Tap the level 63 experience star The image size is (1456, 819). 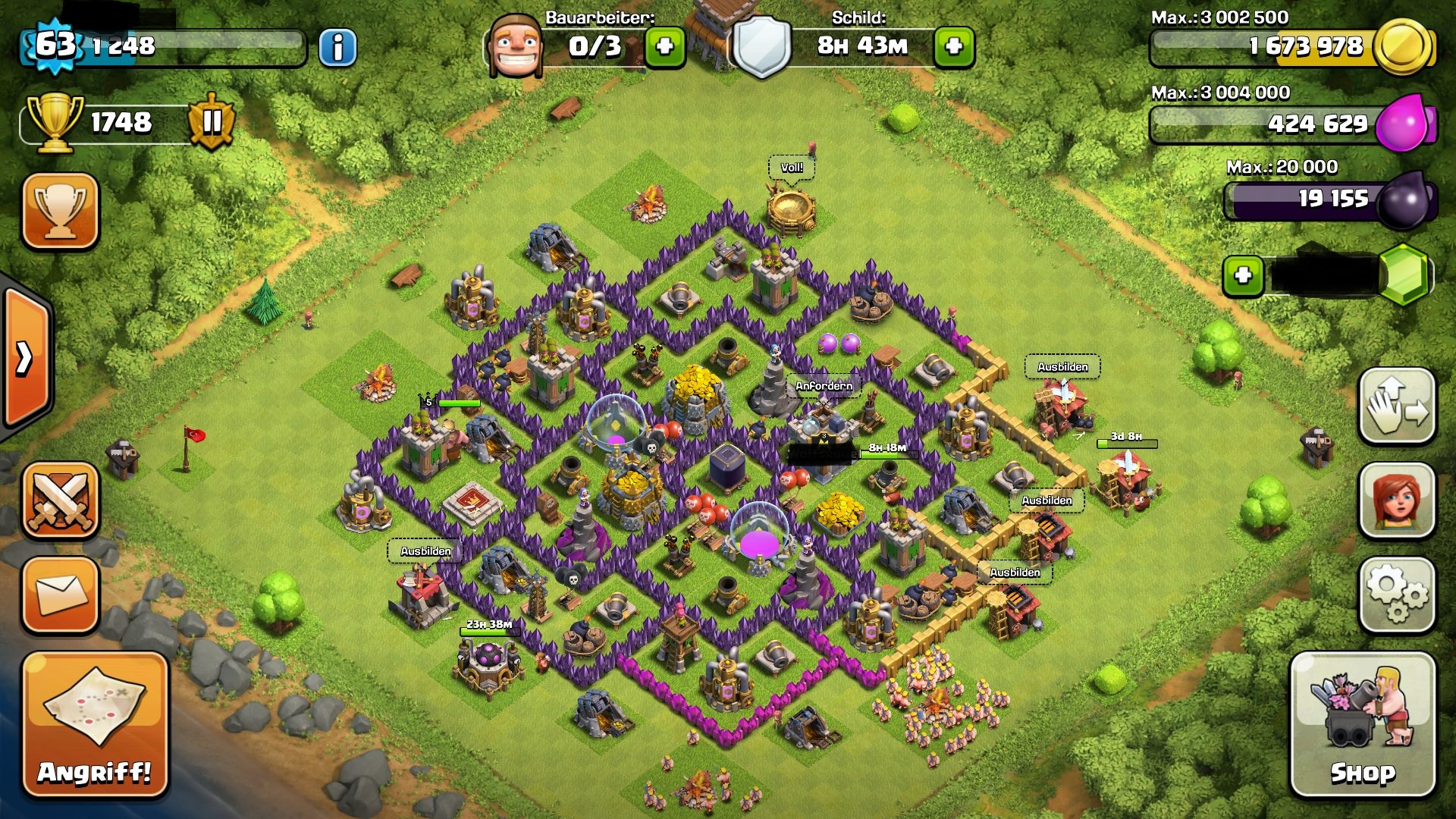[55, 45]
